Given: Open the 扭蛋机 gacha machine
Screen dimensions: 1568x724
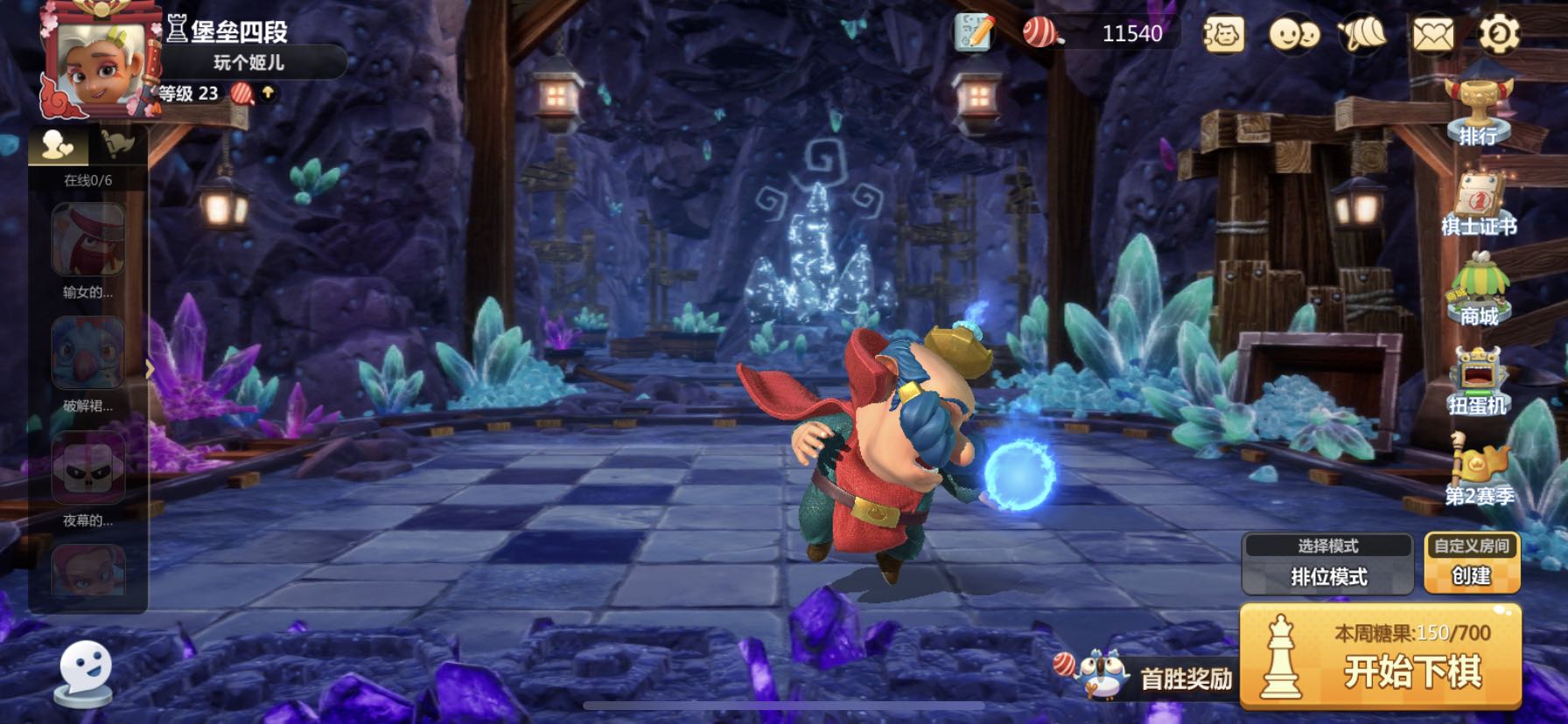Looking at the screenshot, I should pyautogui.click(x=1478, y=381).
